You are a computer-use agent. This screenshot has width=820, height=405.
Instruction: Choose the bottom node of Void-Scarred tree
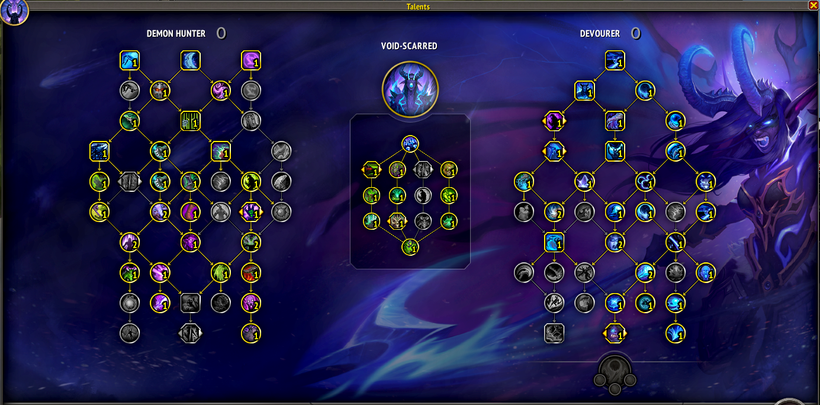(410, 247)
